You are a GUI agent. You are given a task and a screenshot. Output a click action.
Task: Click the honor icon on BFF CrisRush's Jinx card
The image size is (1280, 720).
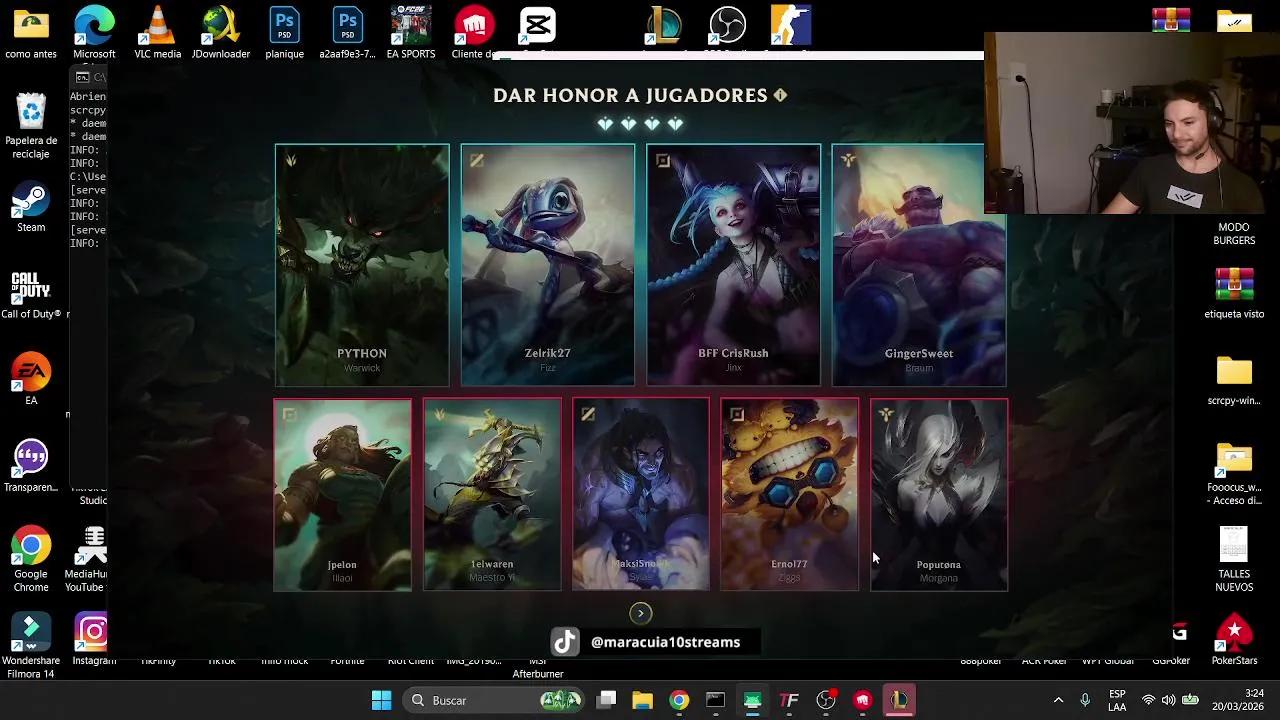pos(662,160)
